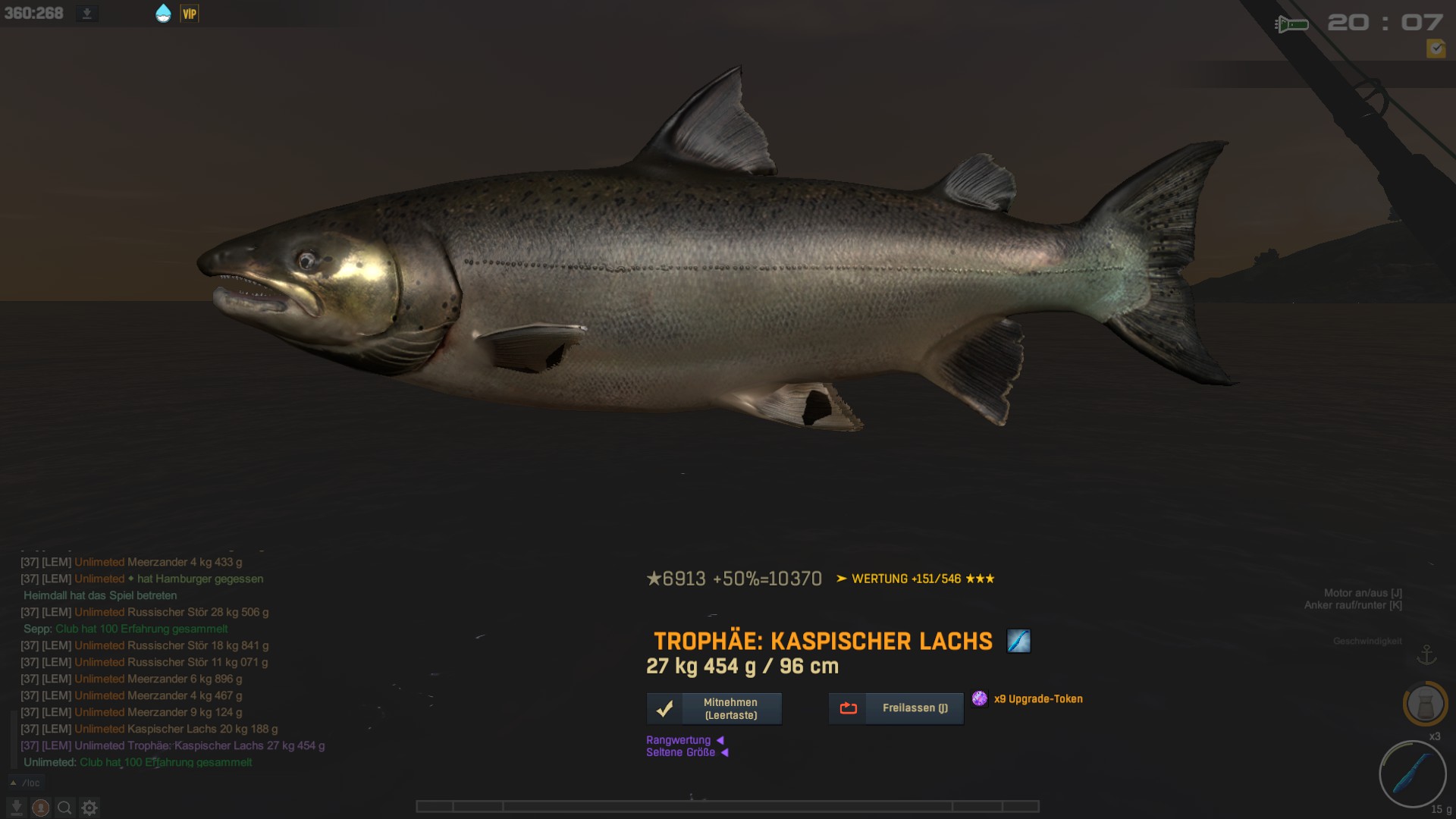Toggle the flashlight icon near the clock
Image resolution: width=1456 pixels, height=819 pixels.
(x=1291, y=24)
